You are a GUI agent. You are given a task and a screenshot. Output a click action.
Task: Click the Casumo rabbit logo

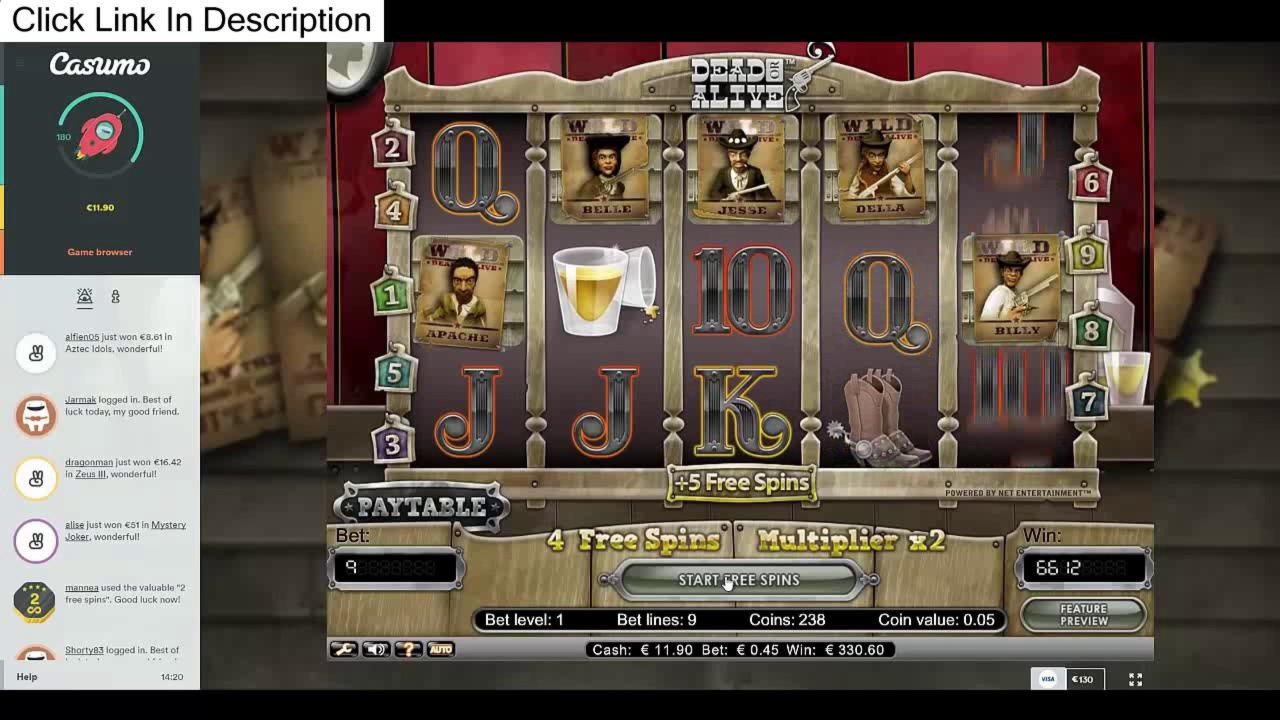[x=100, y=65]
